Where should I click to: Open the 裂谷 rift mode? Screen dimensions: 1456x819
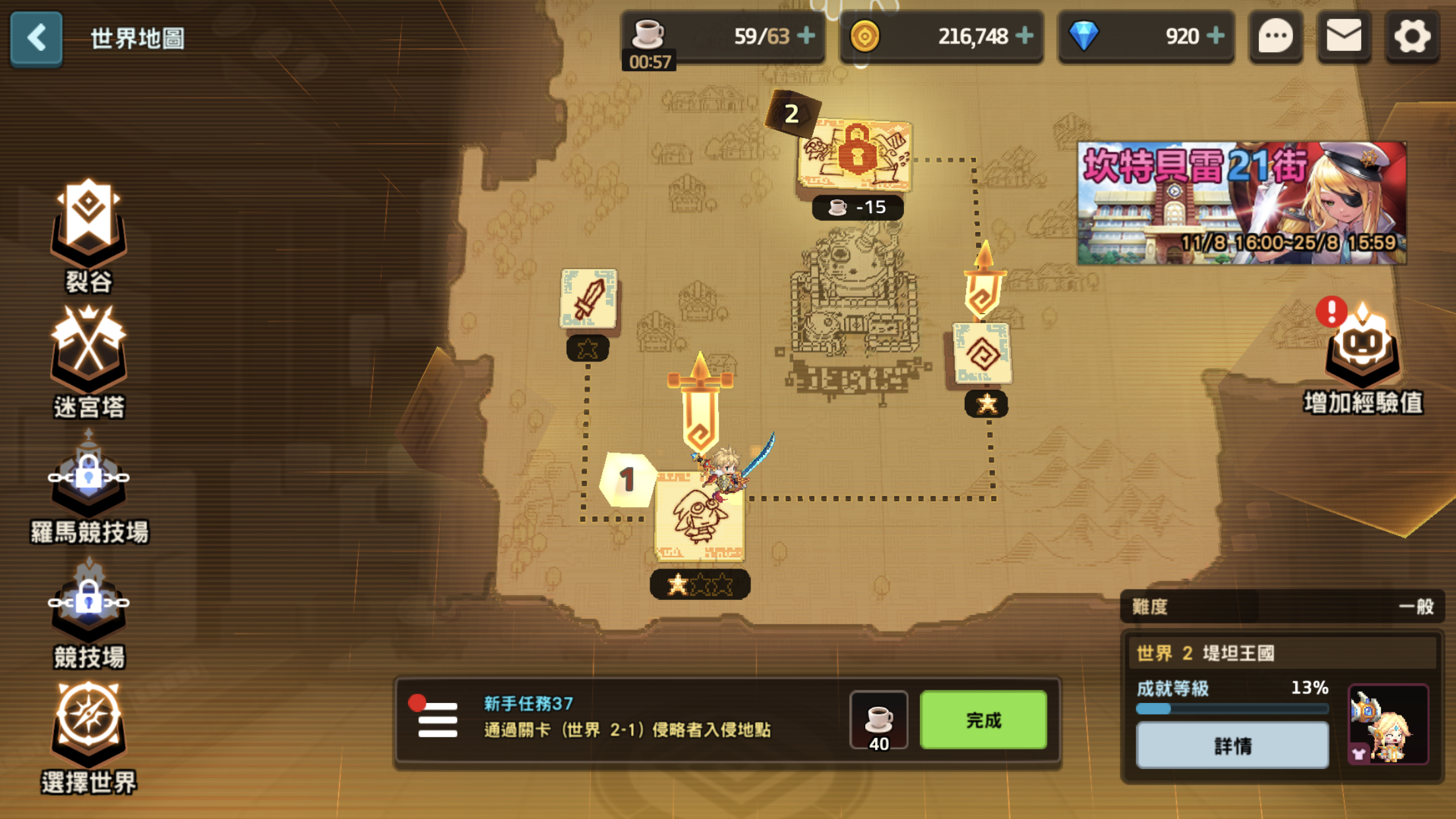click(88, 234)
